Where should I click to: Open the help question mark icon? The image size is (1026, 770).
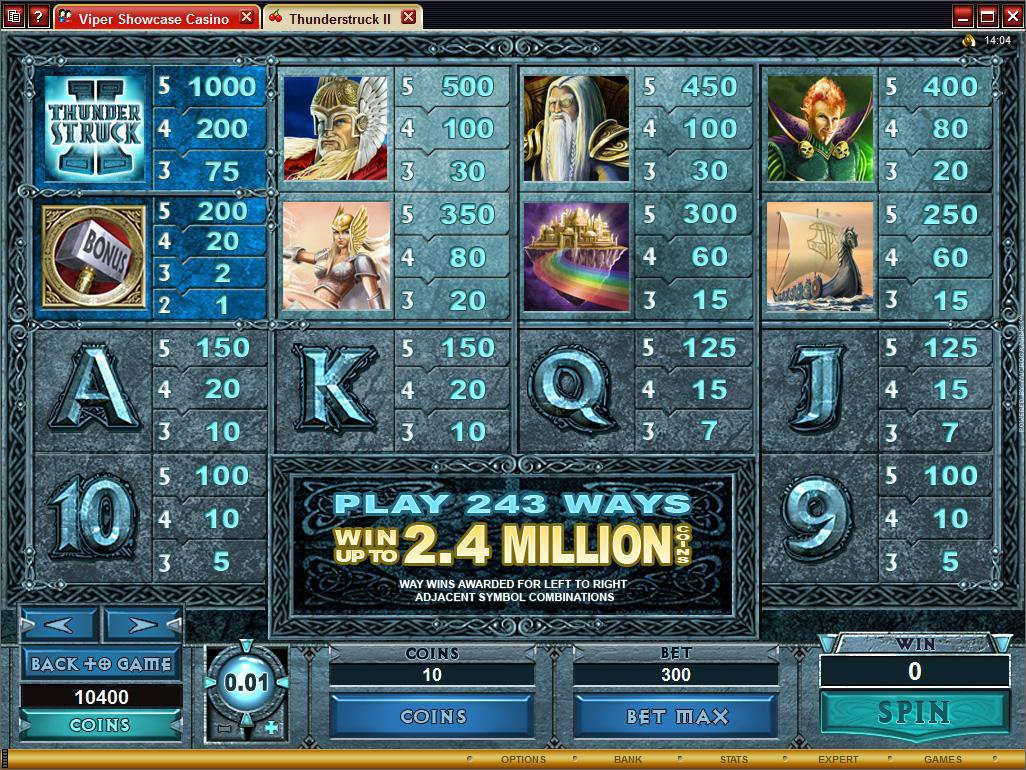coord(38,17)
